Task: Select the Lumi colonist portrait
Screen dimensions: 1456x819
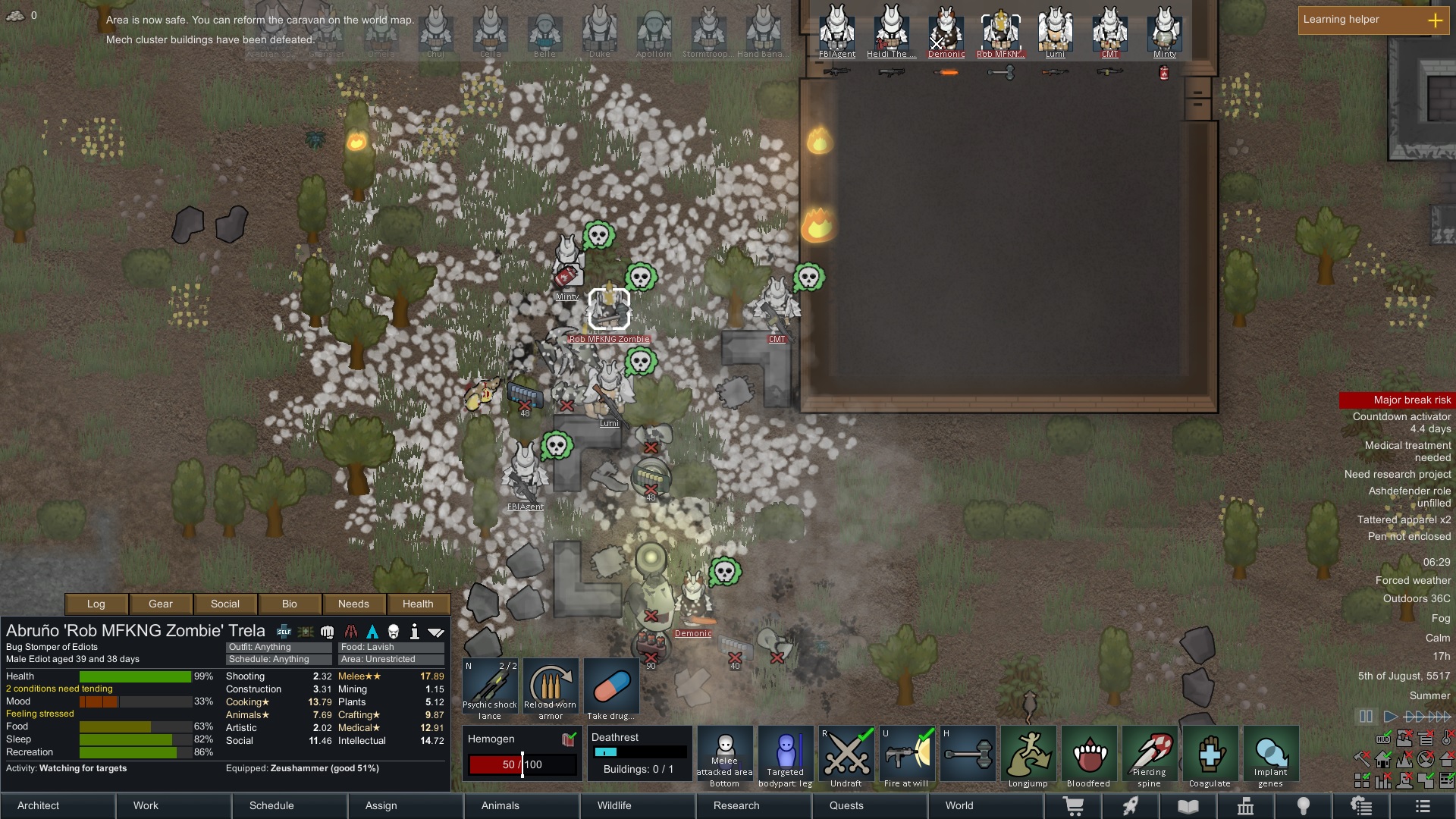Action: coord(1056,30)
